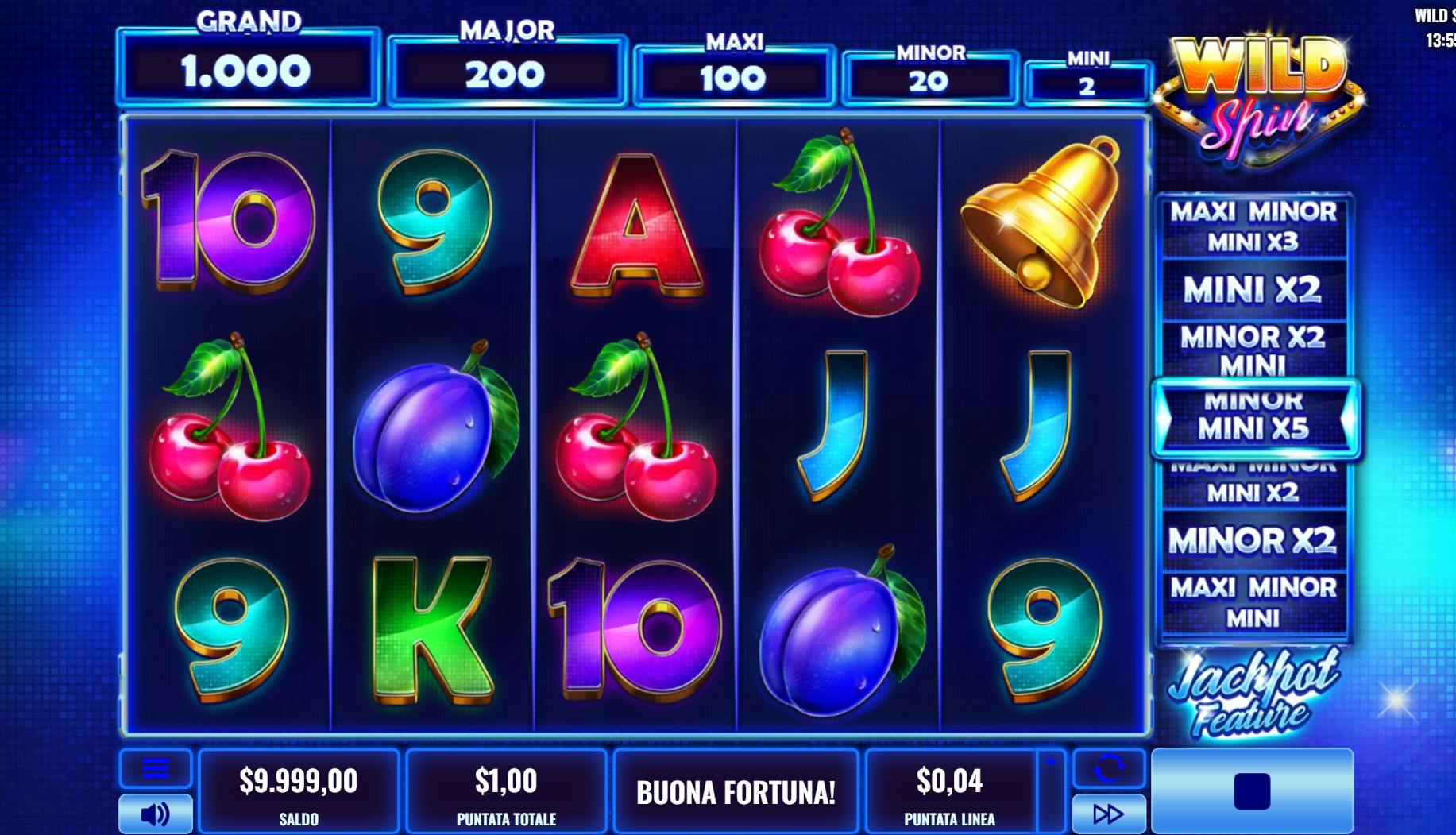Stop the reels with the square button
The width and height of the screenshot is (1456, 835).
(x=1251, y=791)
